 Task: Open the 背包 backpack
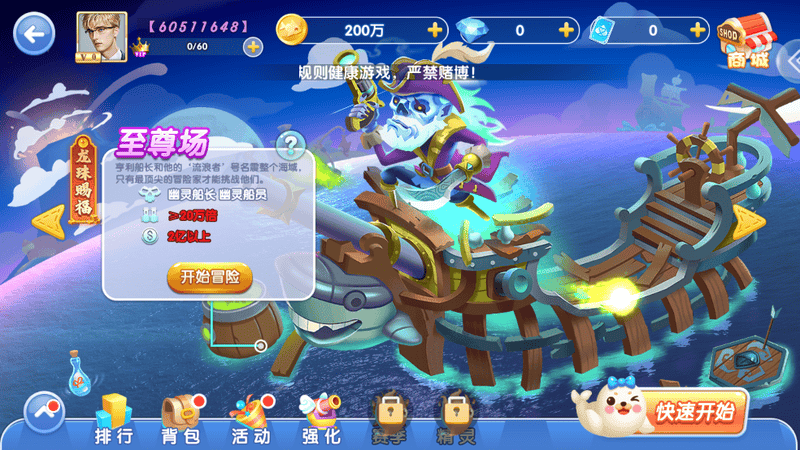(x=181, y=419)
